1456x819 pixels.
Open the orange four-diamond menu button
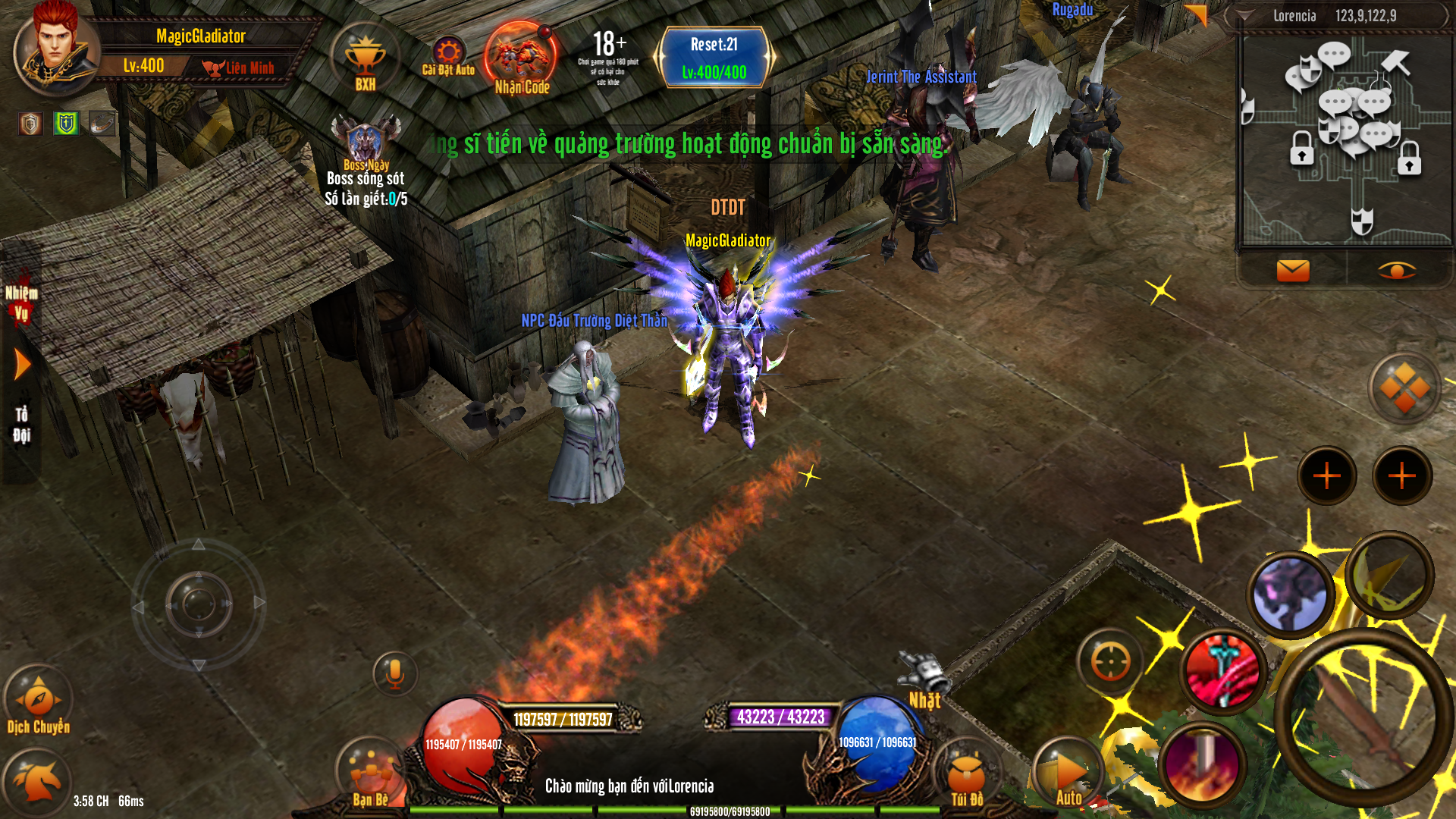click(x=1404, y=388)
